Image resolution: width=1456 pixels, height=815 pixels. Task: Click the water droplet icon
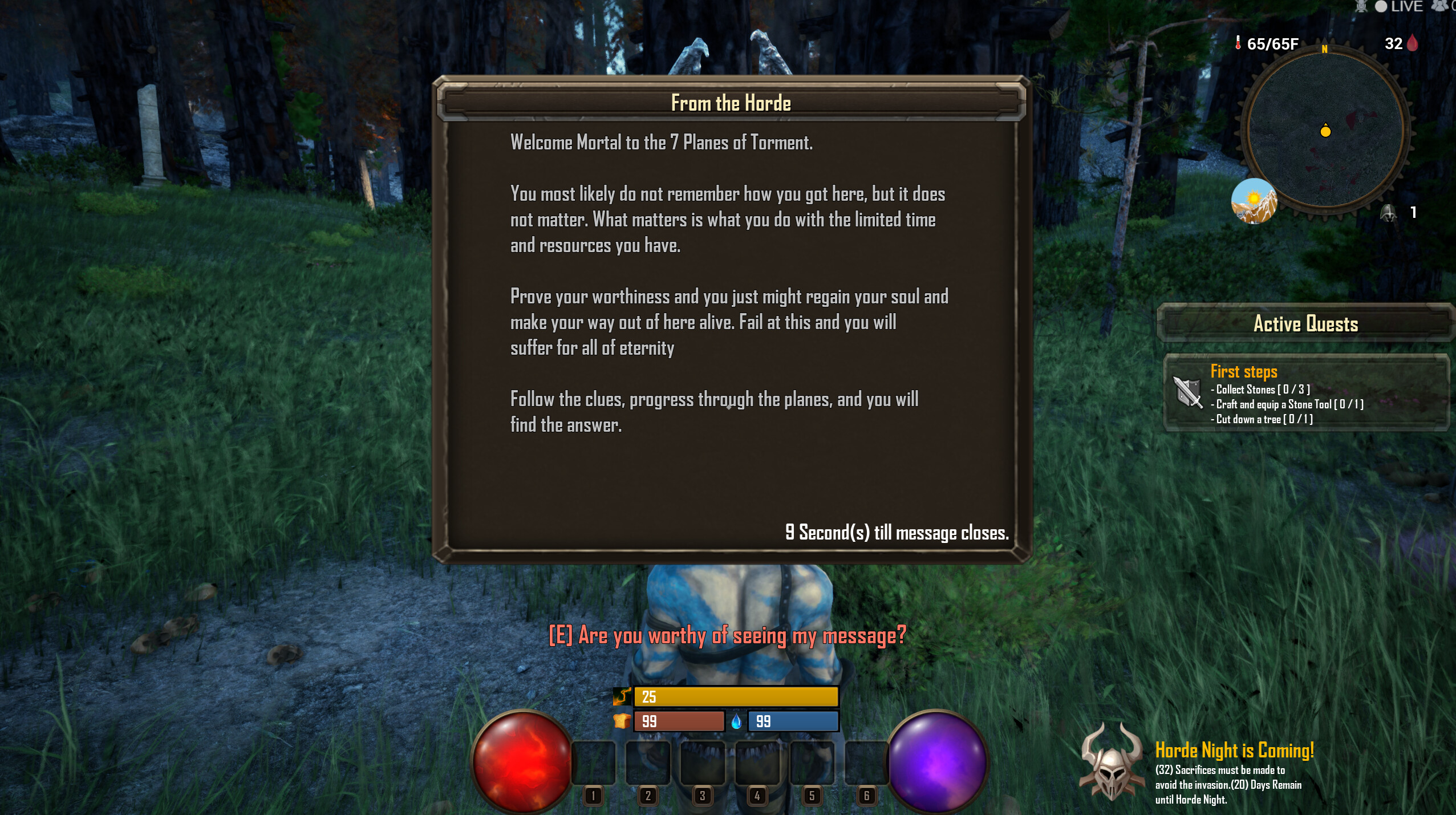pos(736,721)
